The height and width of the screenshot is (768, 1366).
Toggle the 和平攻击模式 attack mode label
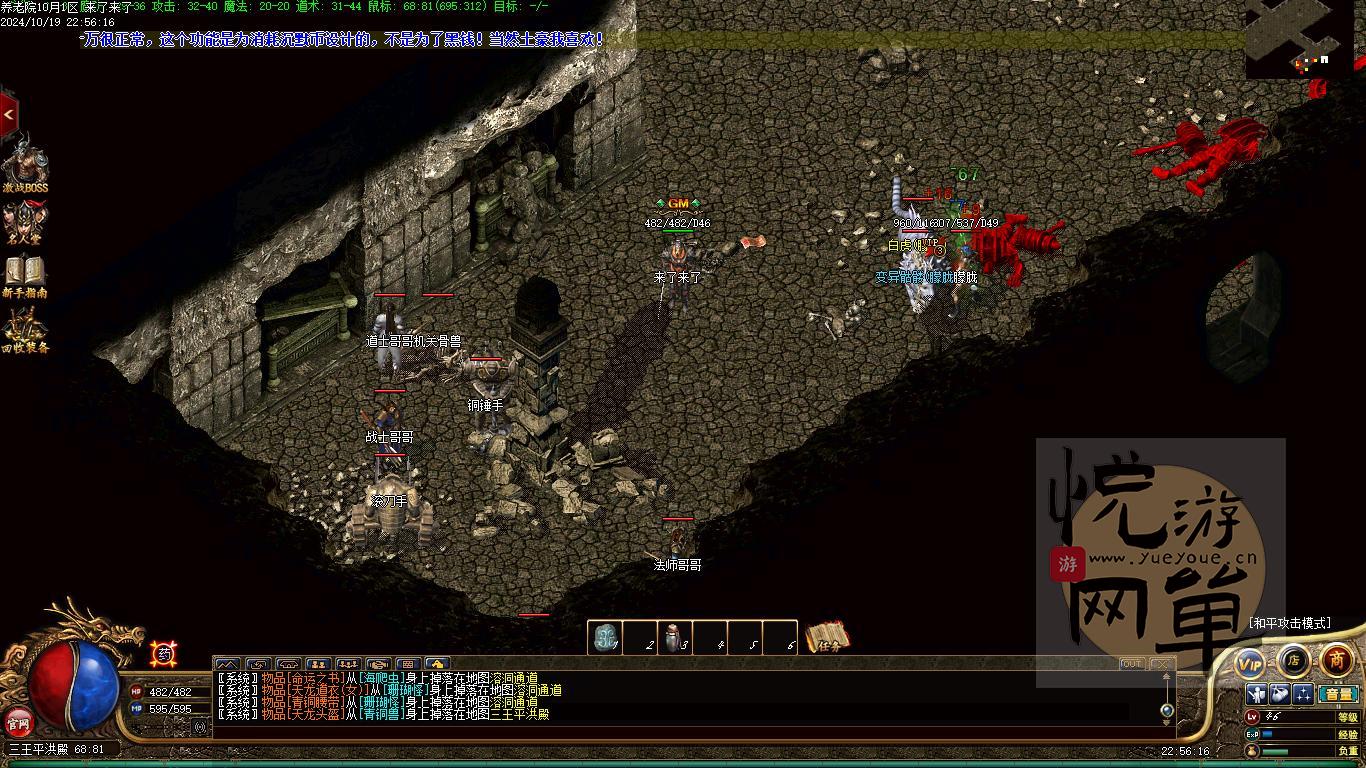[1290, 623]
